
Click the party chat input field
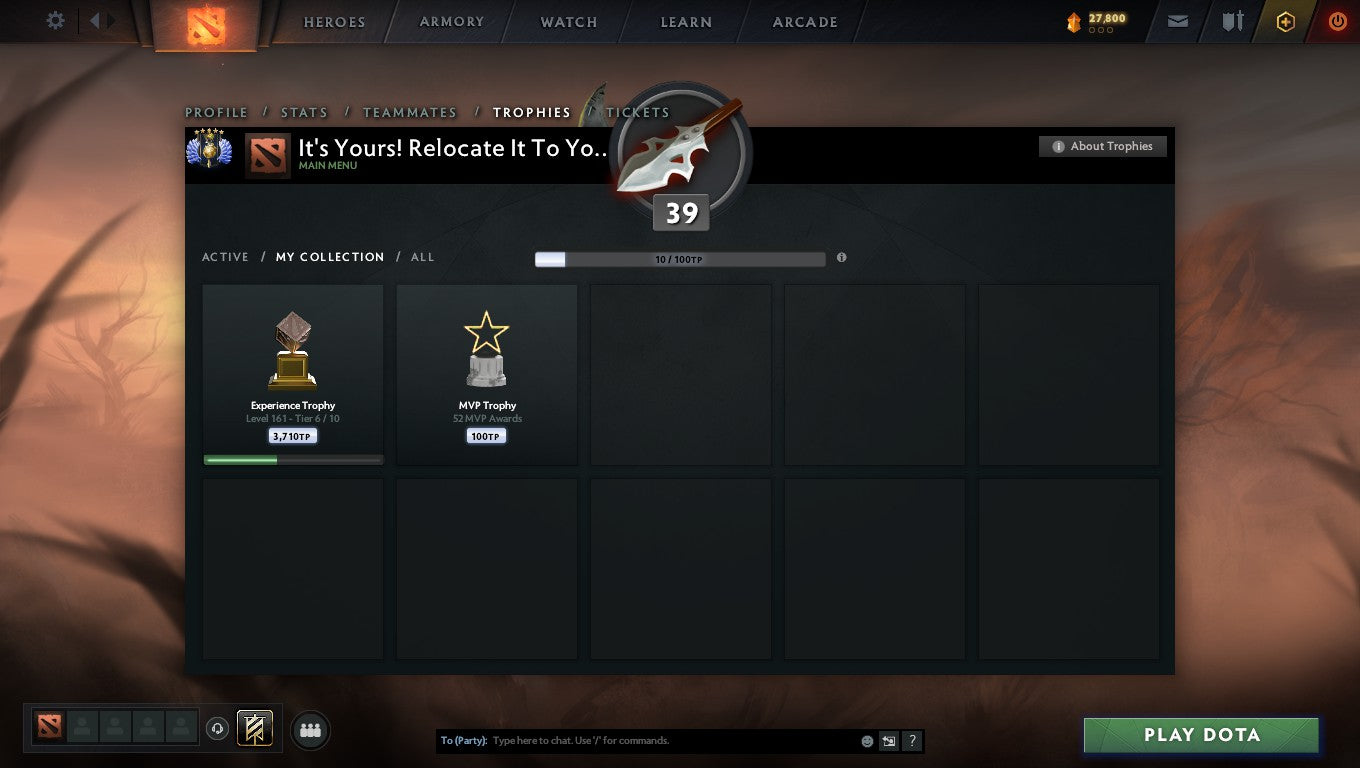[x=650, y=740]
